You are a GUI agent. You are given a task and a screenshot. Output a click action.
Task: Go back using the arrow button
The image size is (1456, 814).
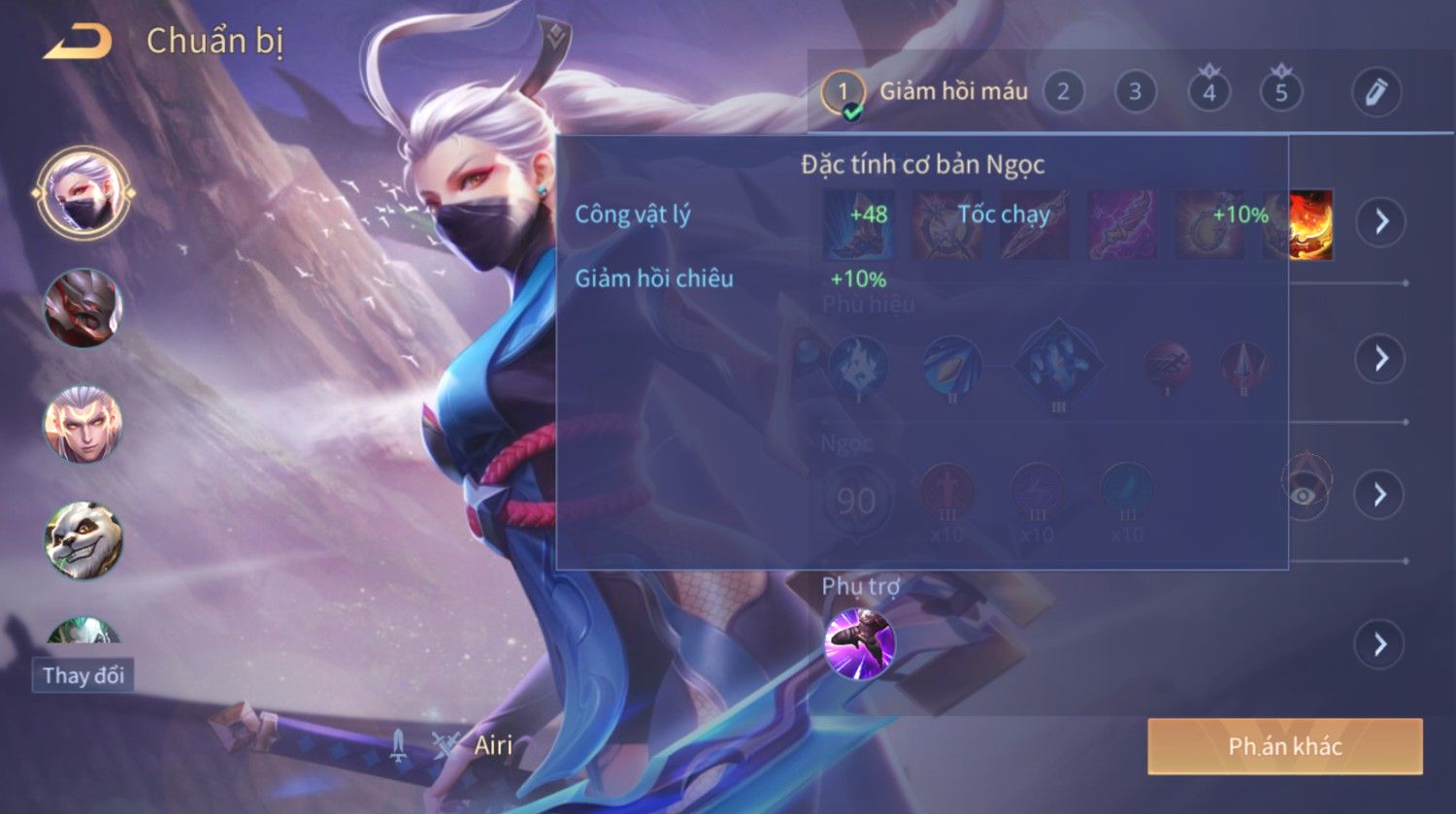(78, 42)
